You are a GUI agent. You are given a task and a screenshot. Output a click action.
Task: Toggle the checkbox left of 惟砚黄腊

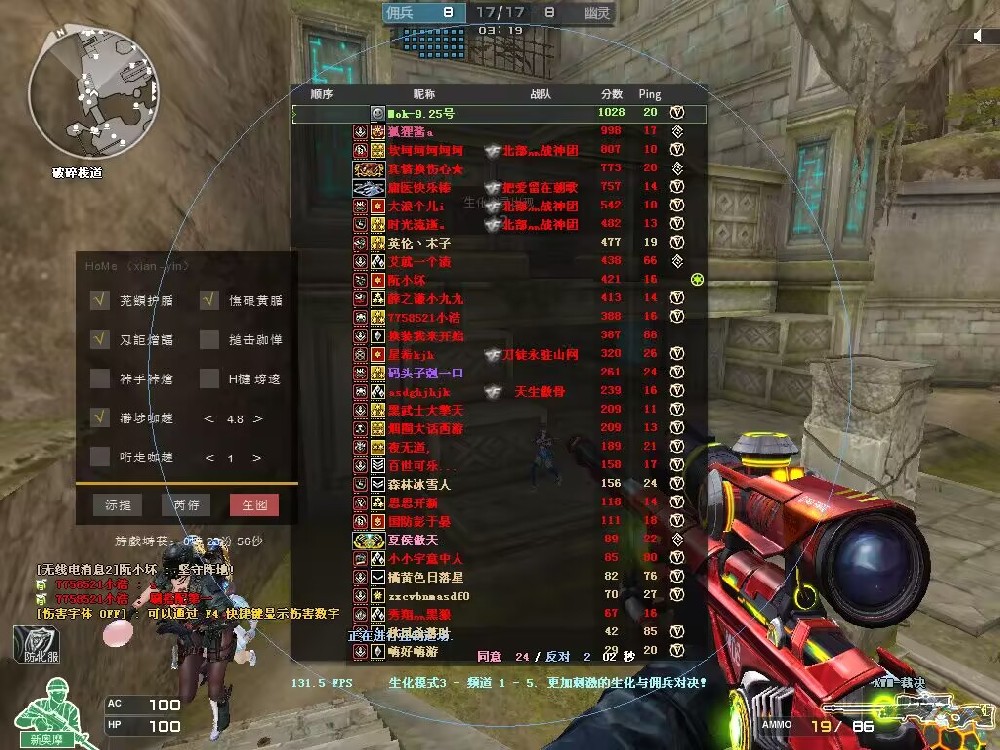click(209, 299)
